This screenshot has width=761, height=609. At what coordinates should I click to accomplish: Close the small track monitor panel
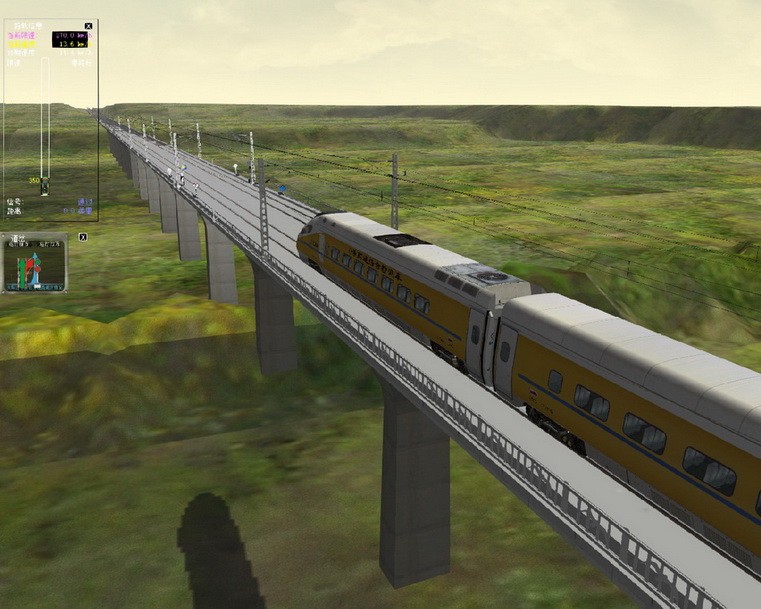click(83, 237)
